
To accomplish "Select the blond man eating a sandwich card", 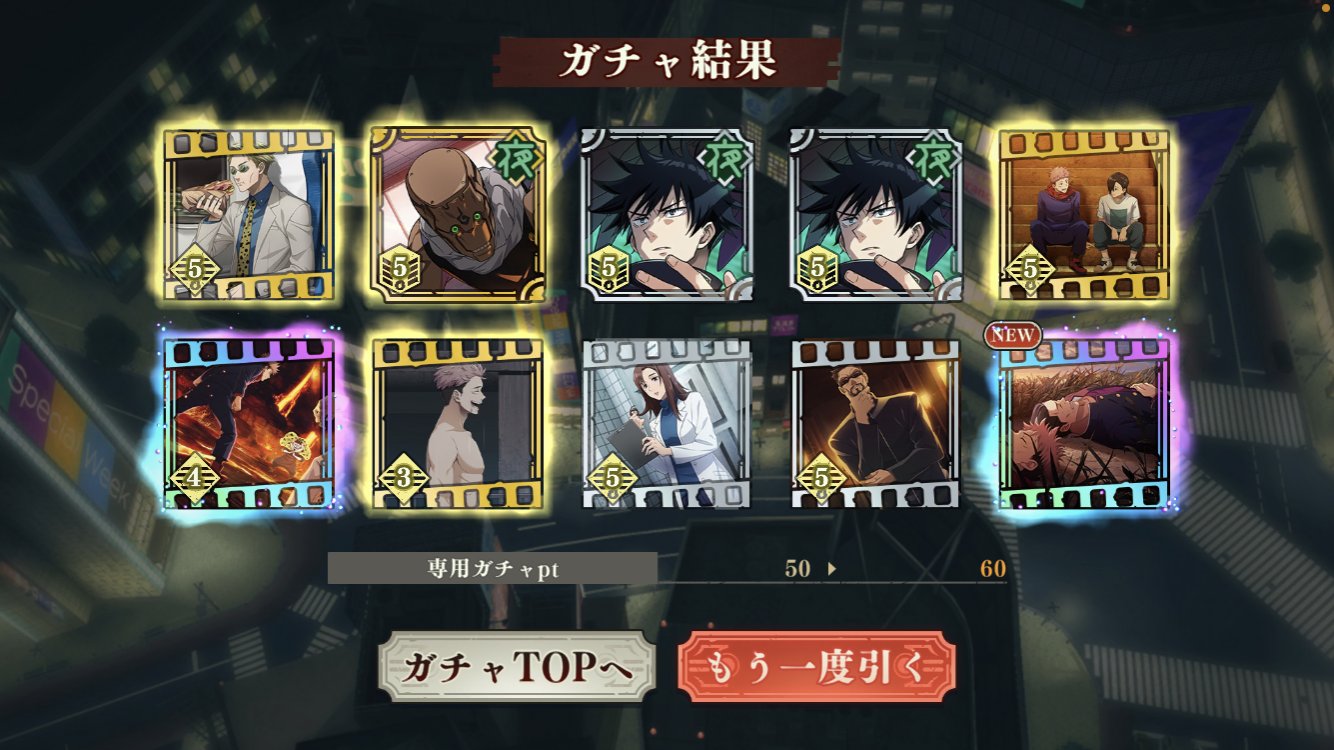I will coord(249,214).
